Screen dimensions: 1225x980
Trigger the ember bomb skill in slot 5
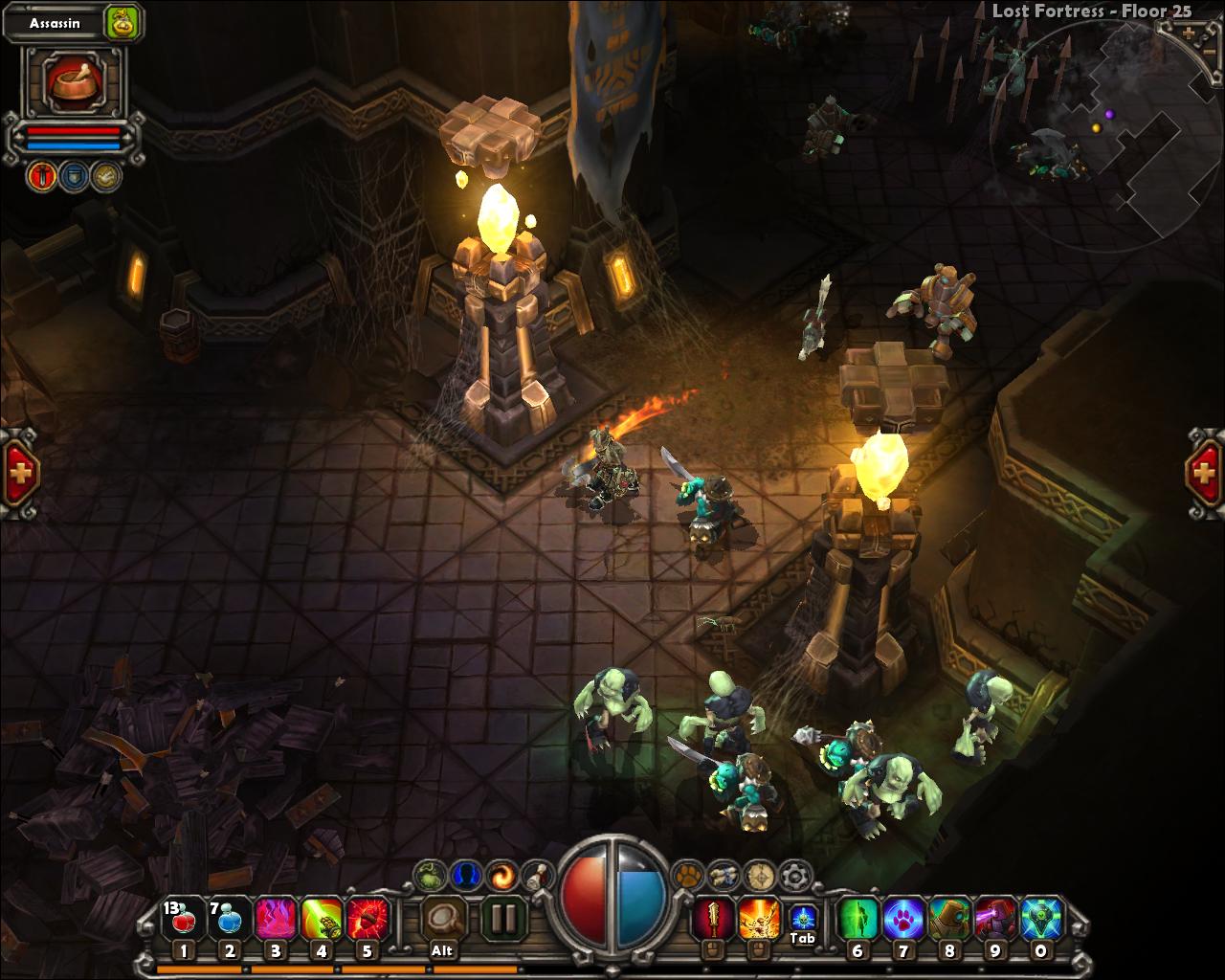(367, 916)
